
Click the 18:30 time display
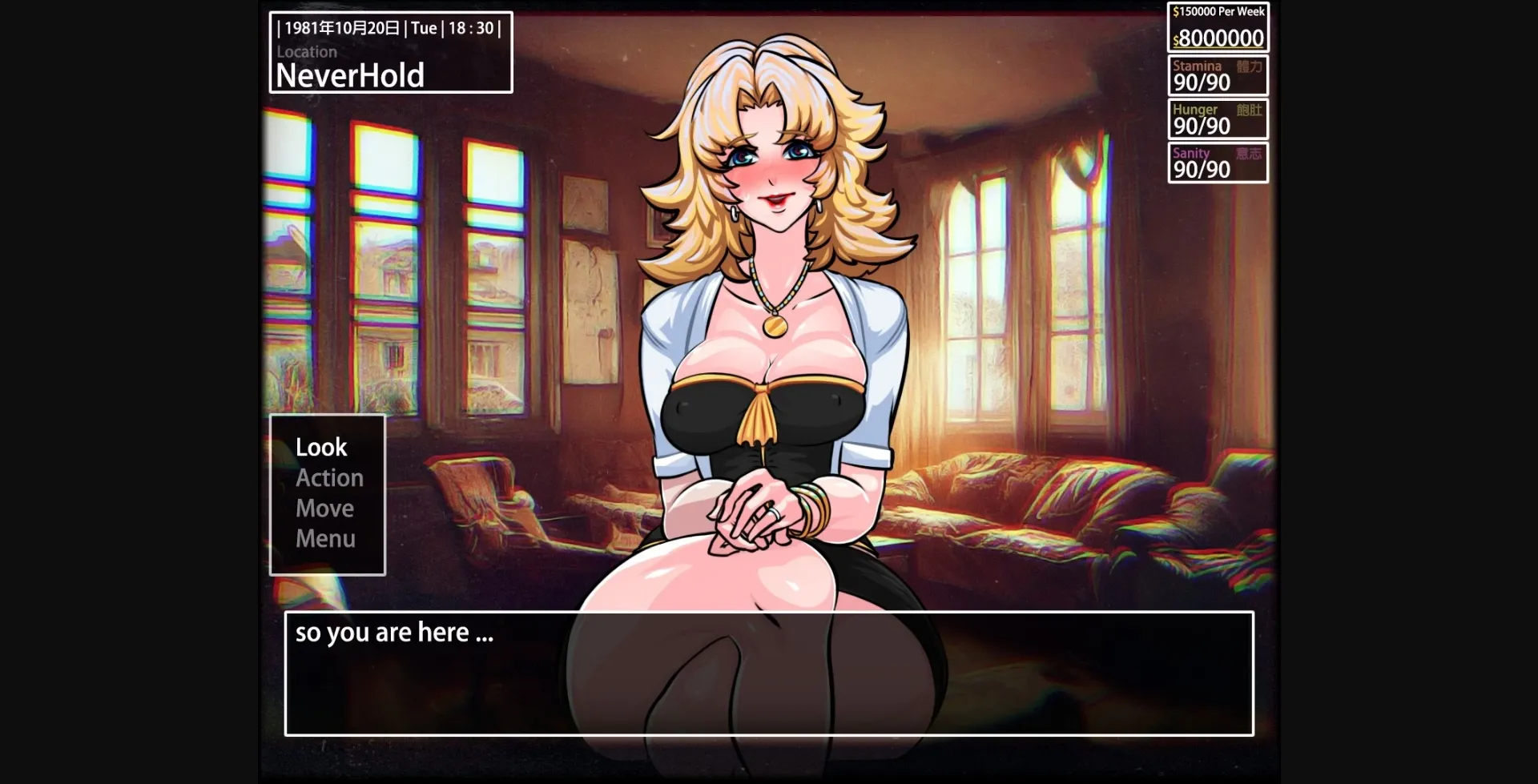coord(473,27)
